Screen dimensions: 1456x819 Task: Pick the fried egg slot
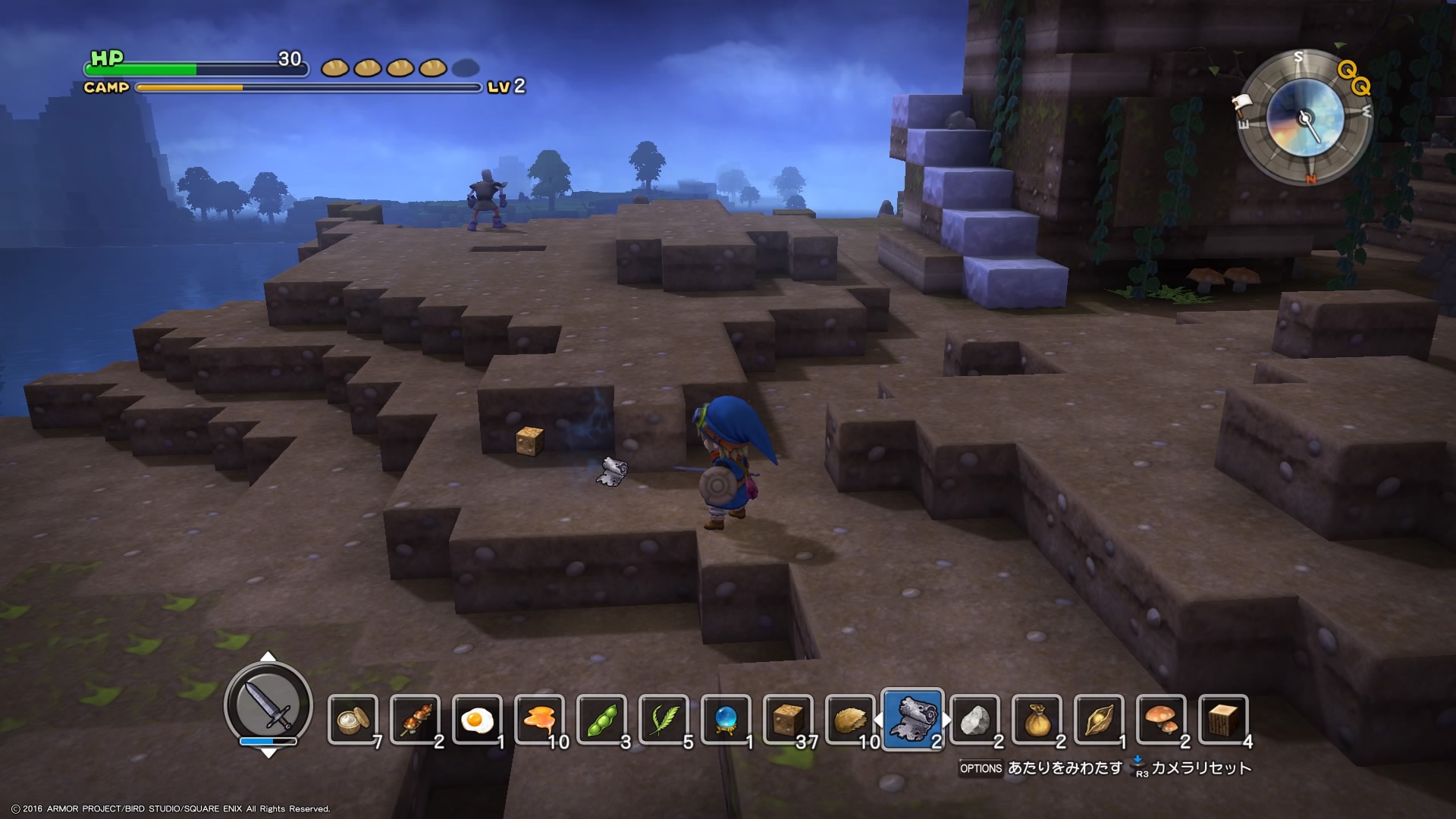click(x=477, y=720)
